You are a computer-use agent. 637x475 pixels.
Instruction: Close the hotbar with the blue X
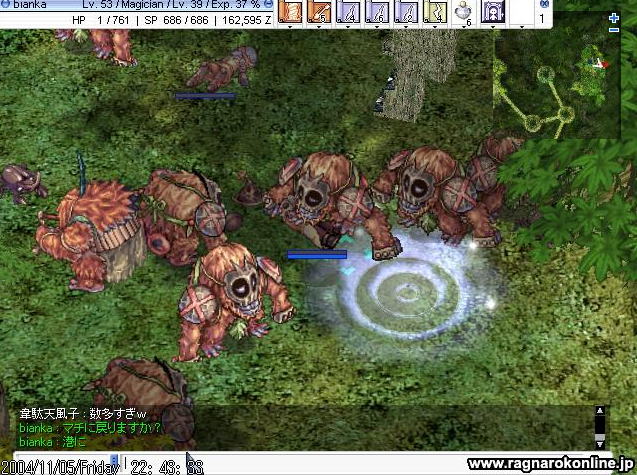click(x=543, y=4)
